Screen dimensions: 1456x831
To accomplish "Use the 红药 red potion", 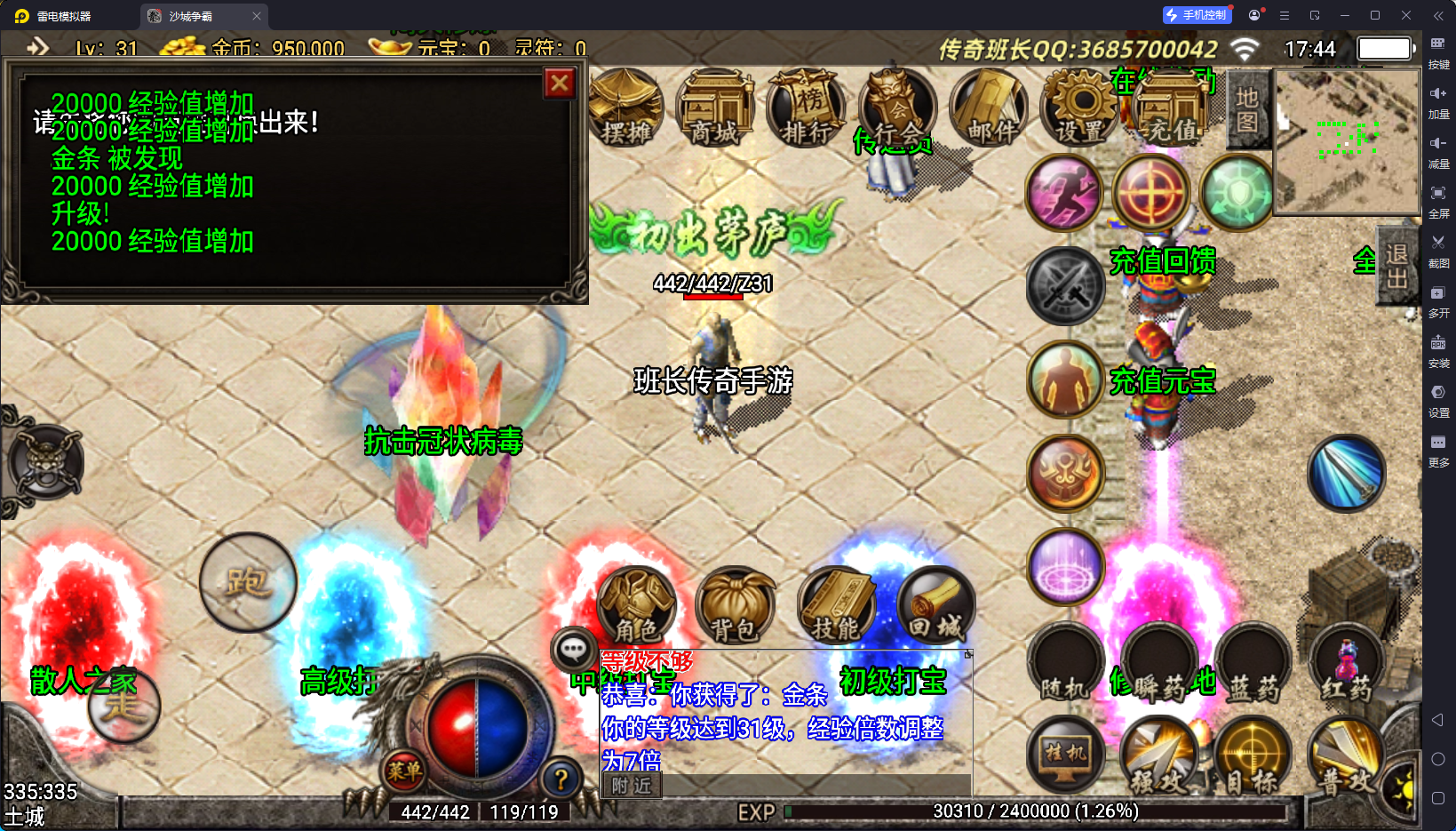I will [1347, 665].
